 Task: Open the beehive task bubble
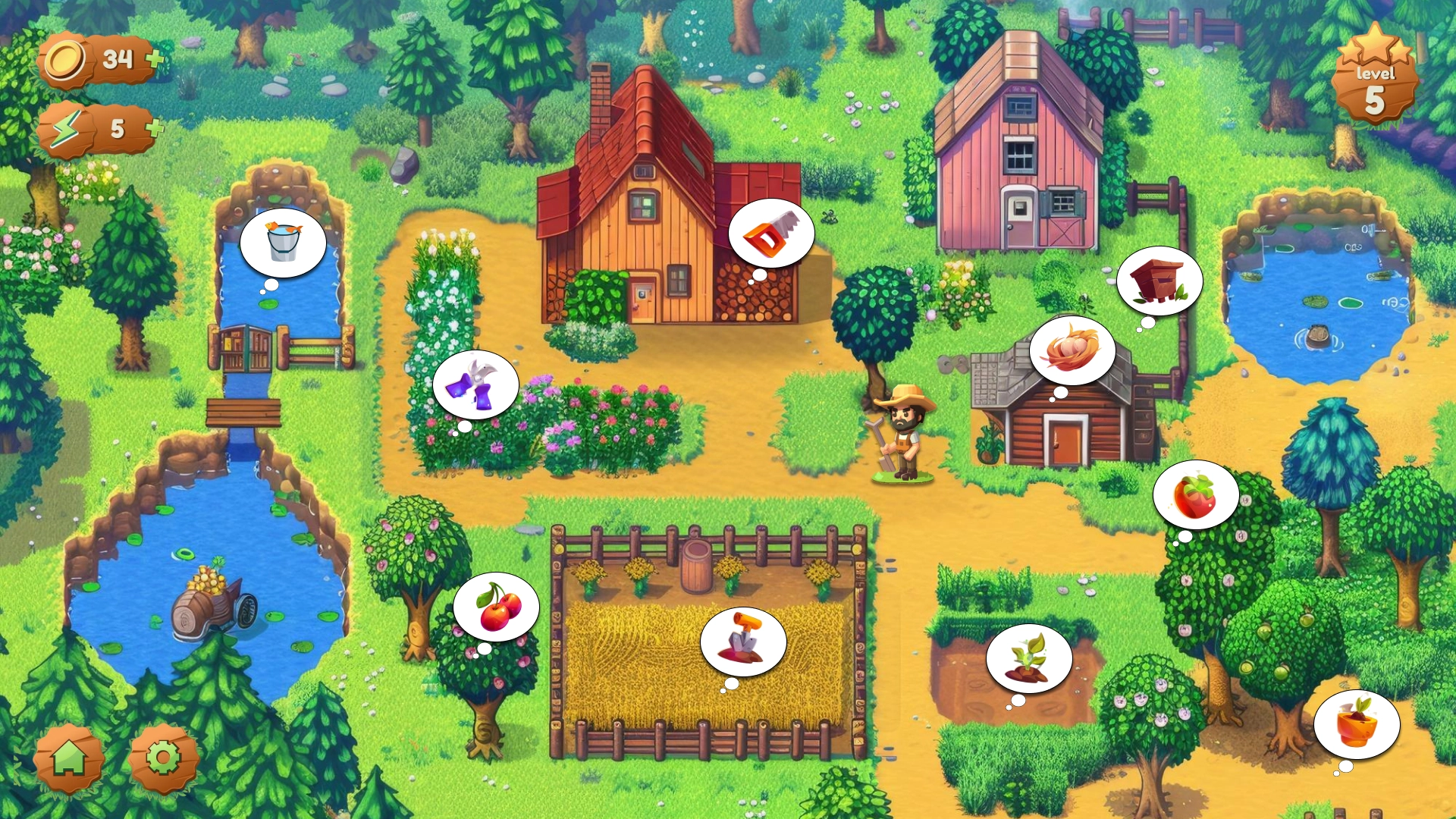pyautogui.click(x=1159, y=281)
